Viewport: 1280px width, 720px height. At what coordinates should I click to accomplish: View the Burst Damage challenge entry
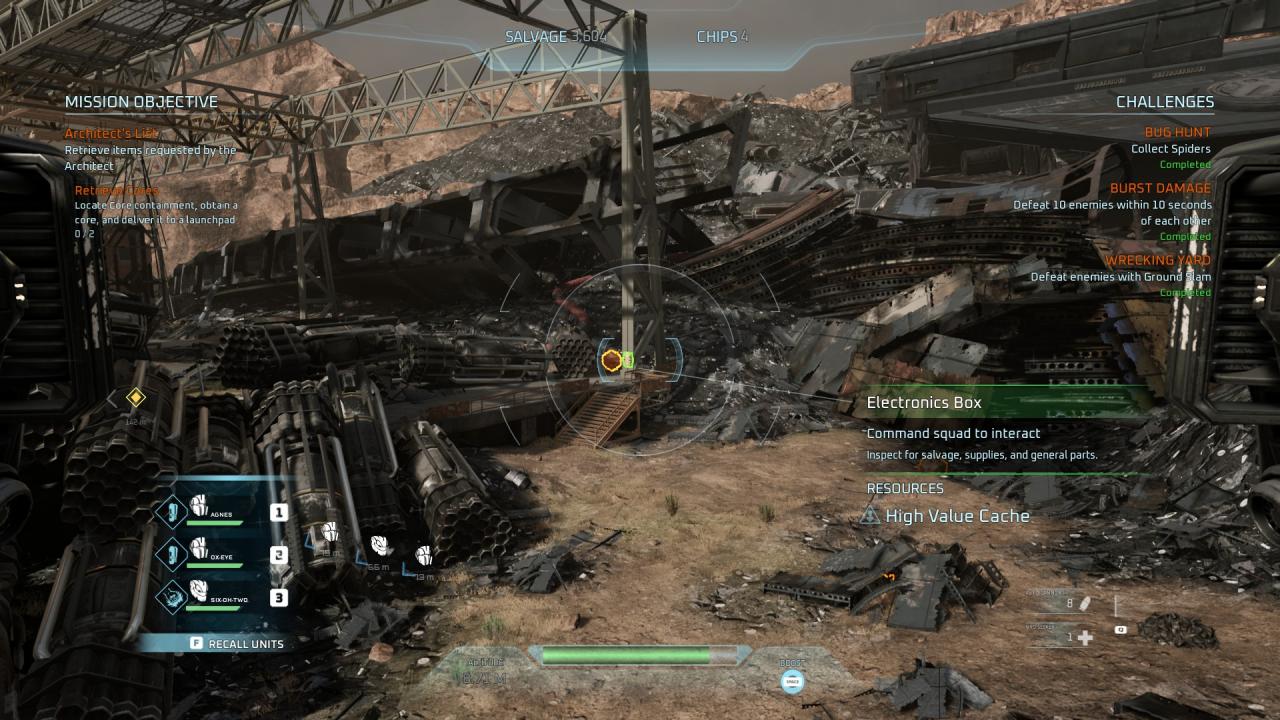pos(1160,188)
